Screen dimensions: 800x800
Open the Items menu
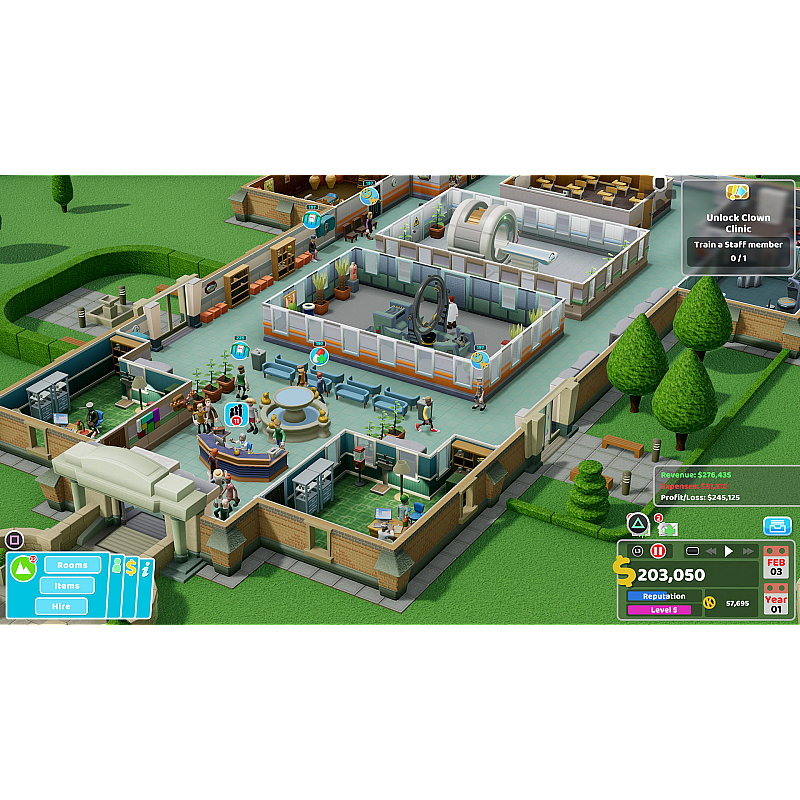67,586
